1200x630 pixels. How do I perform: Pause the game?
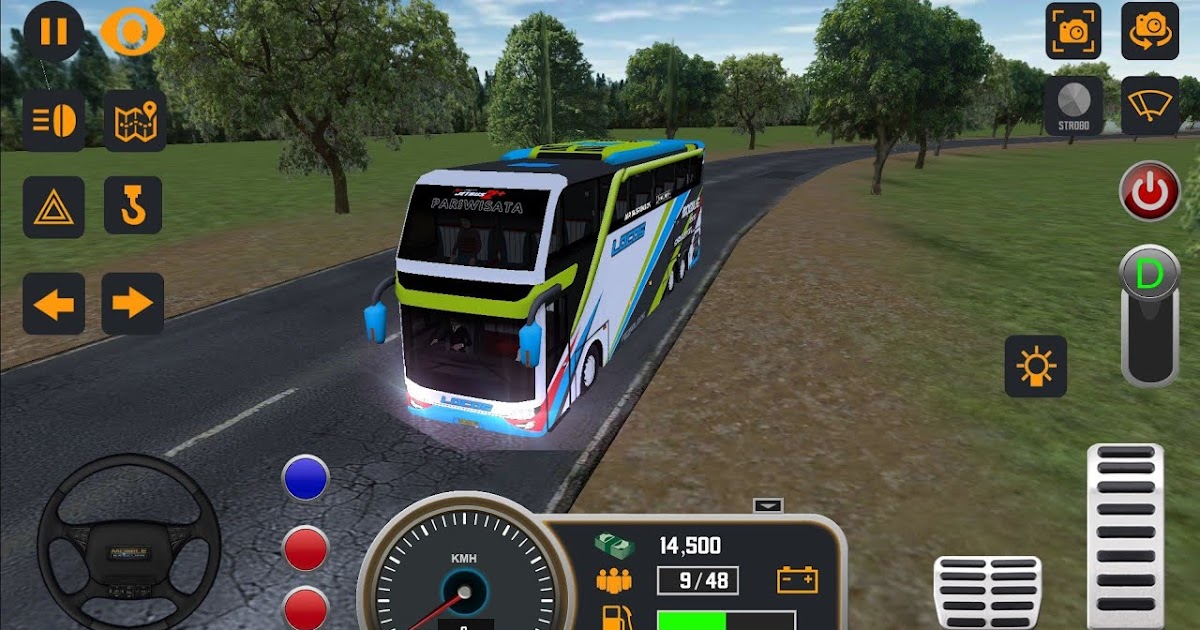click(x=53, y=31)
